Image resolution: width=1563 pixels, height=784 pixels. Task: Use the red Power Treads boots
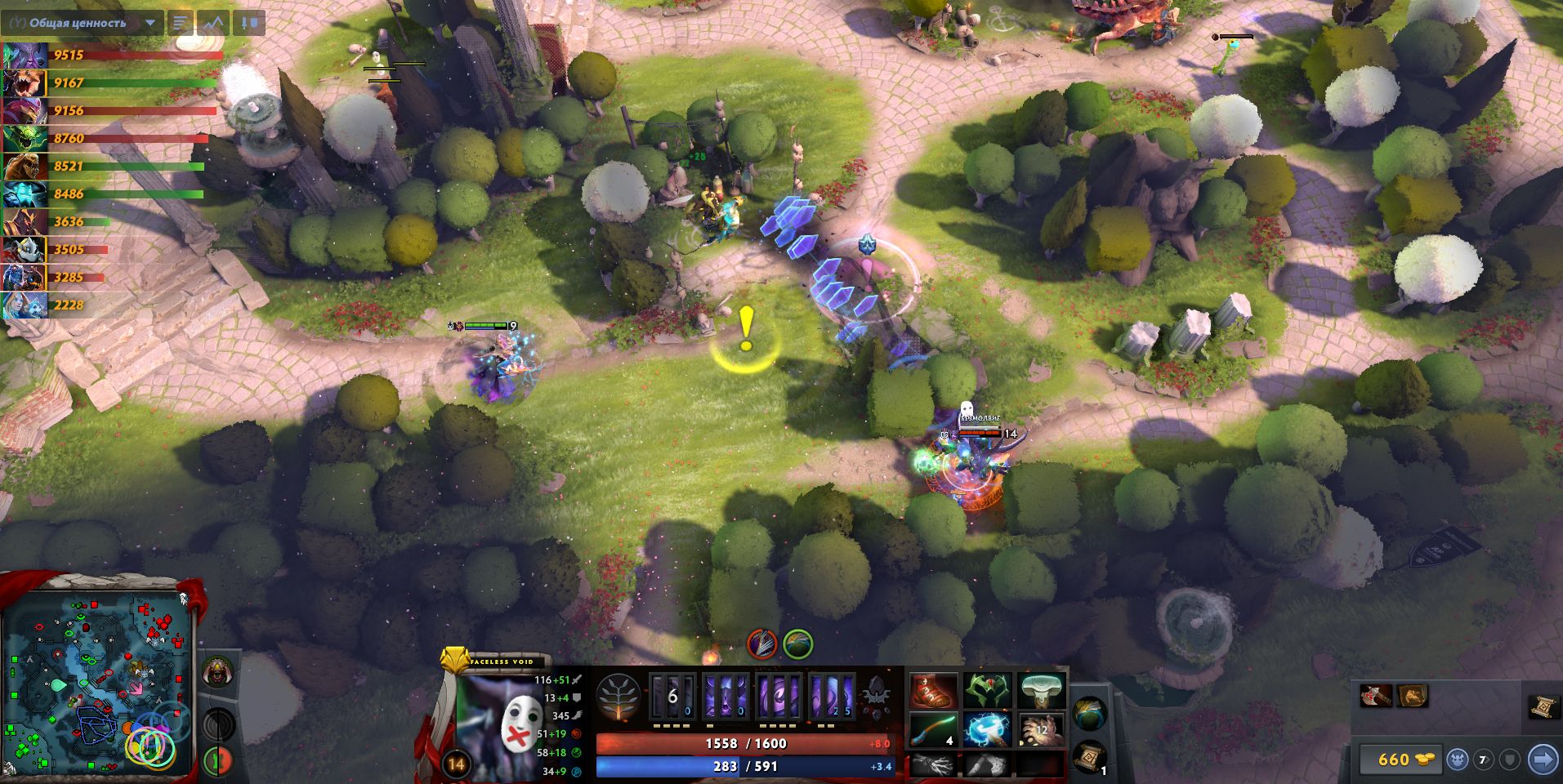(x=934, y=692)
